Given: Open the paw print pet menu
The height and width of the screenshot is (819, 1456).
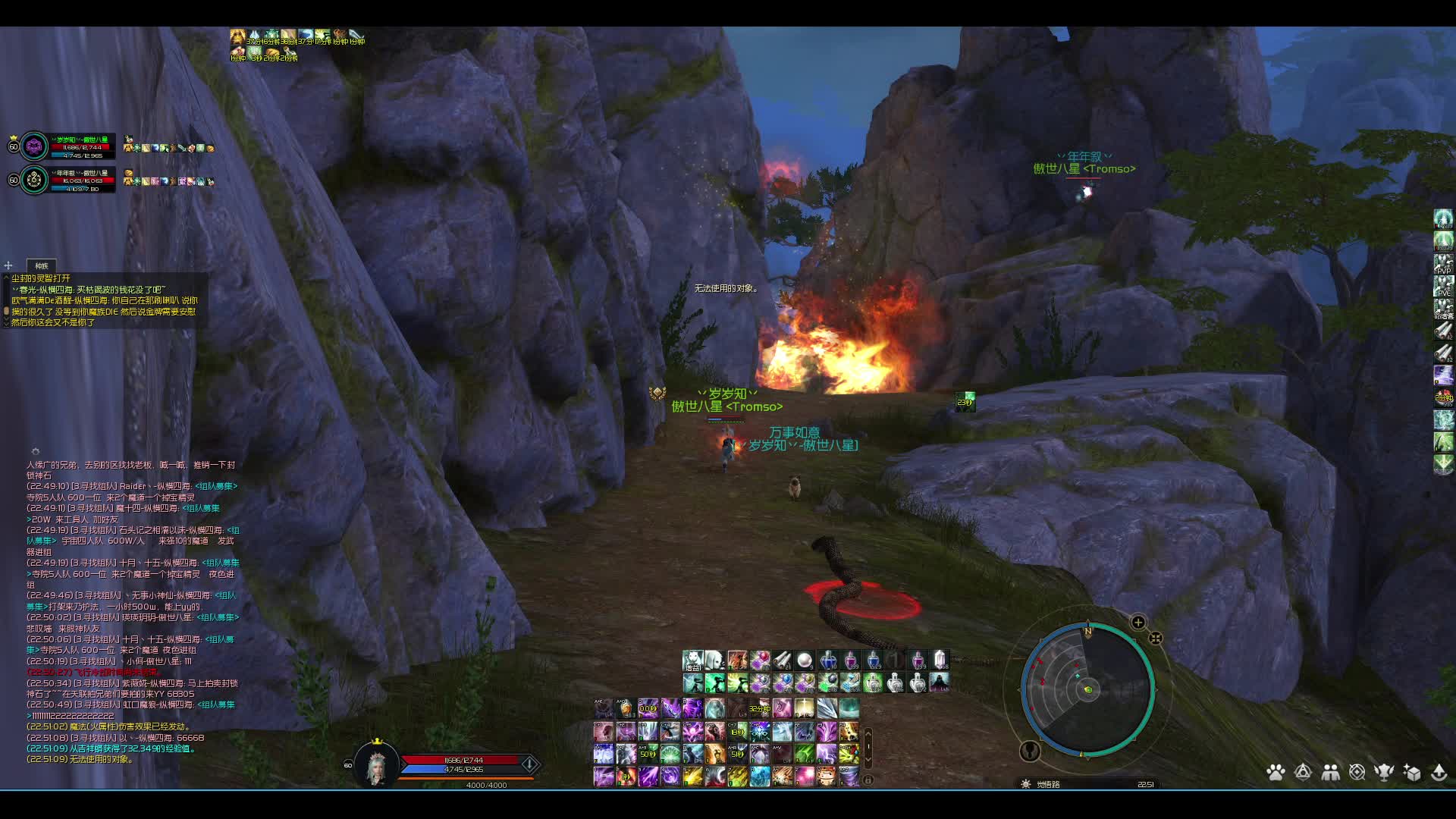Looking at the screenshot, I should [1276, 772].
